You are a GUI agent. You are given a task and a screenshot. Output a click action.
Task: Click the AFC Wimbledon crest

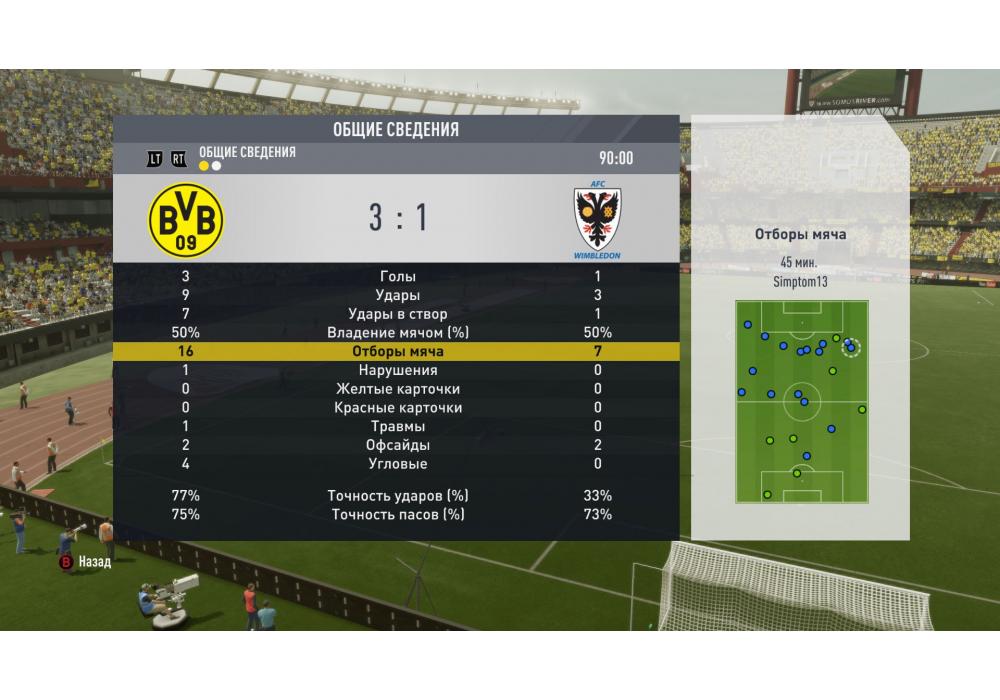(597, 221)
